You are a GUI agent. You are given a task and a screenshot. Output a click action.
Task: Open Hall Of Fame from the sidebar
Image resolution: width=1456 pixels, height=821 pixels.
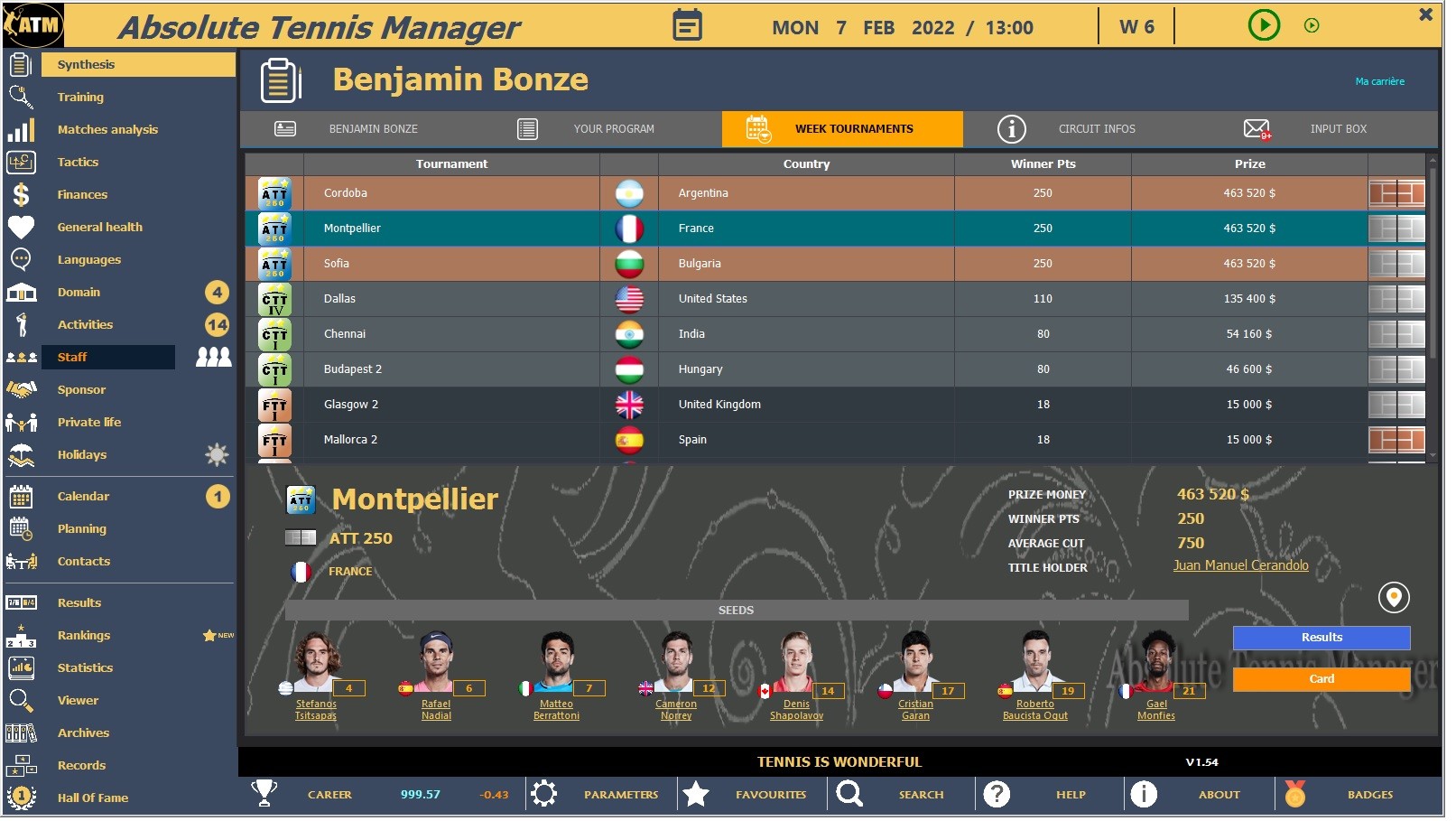(x=94, y=798)
